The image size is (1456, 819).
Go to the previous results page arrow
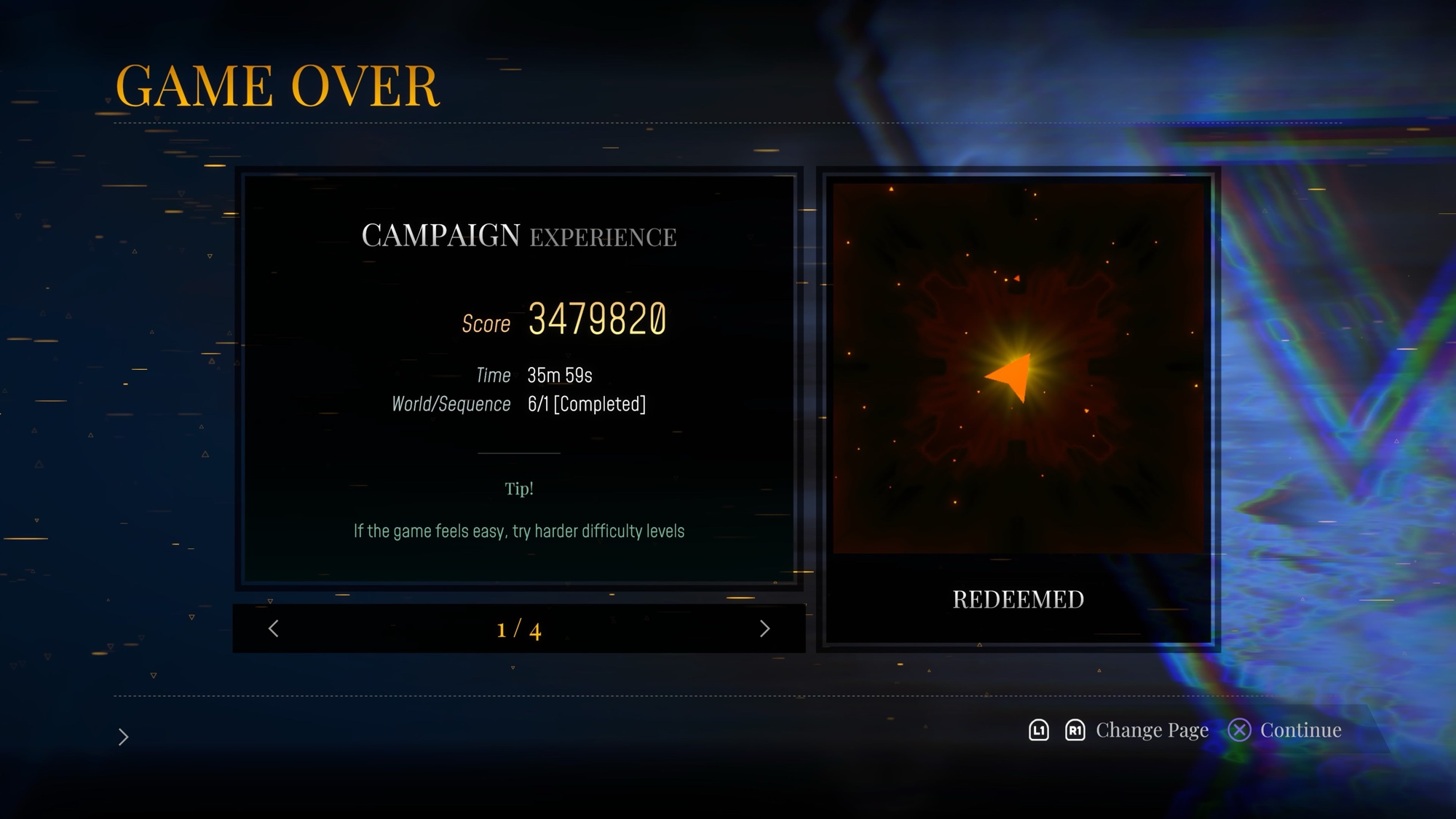[274, 629]
